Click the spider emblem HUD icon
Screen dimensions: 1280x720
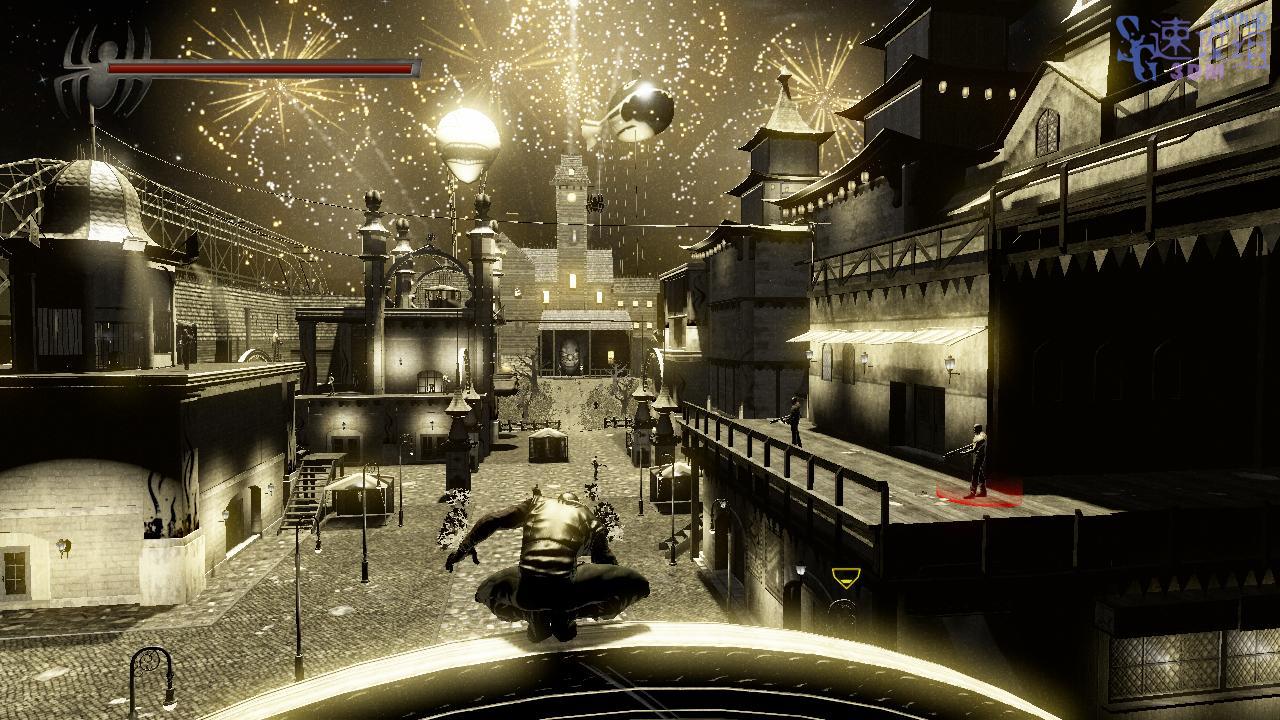click(103, 70)
